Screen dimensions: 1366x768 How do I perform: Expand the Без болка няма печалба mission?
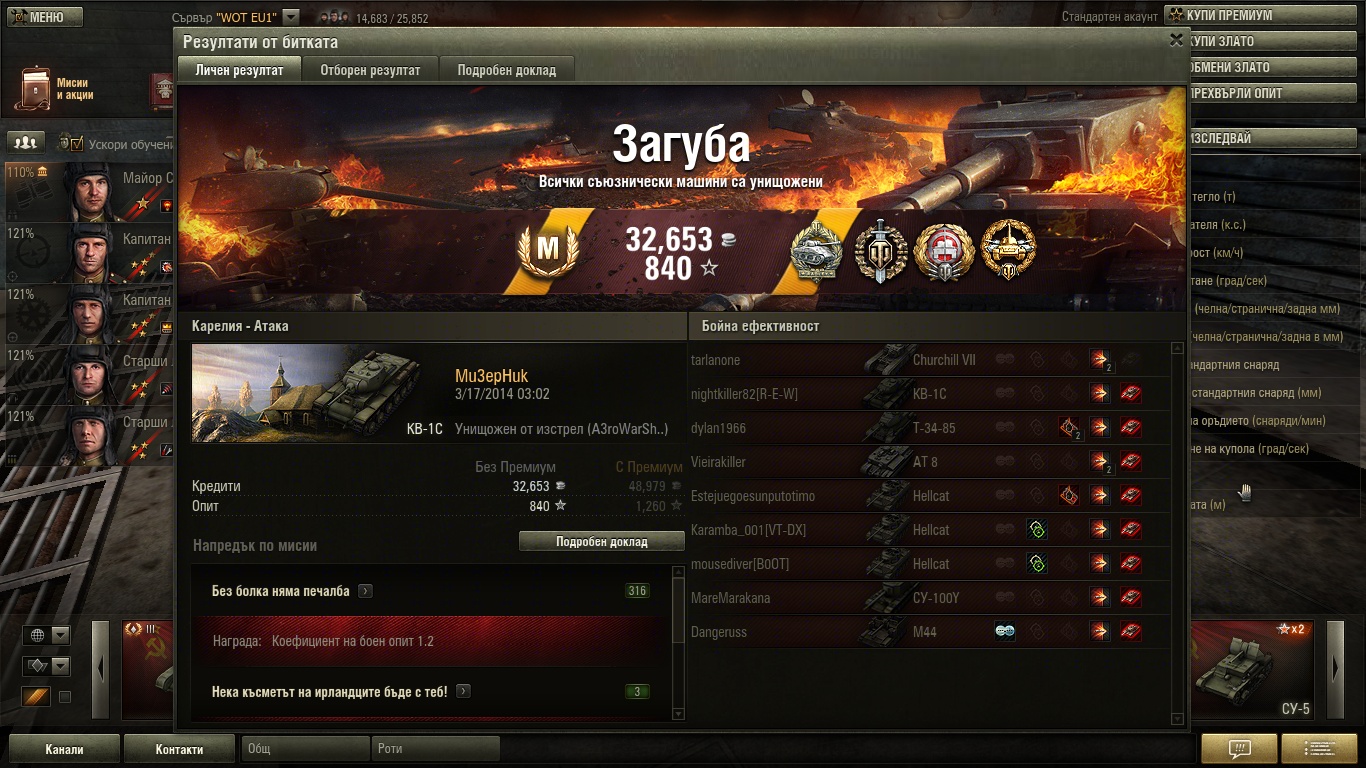point(365,591)
